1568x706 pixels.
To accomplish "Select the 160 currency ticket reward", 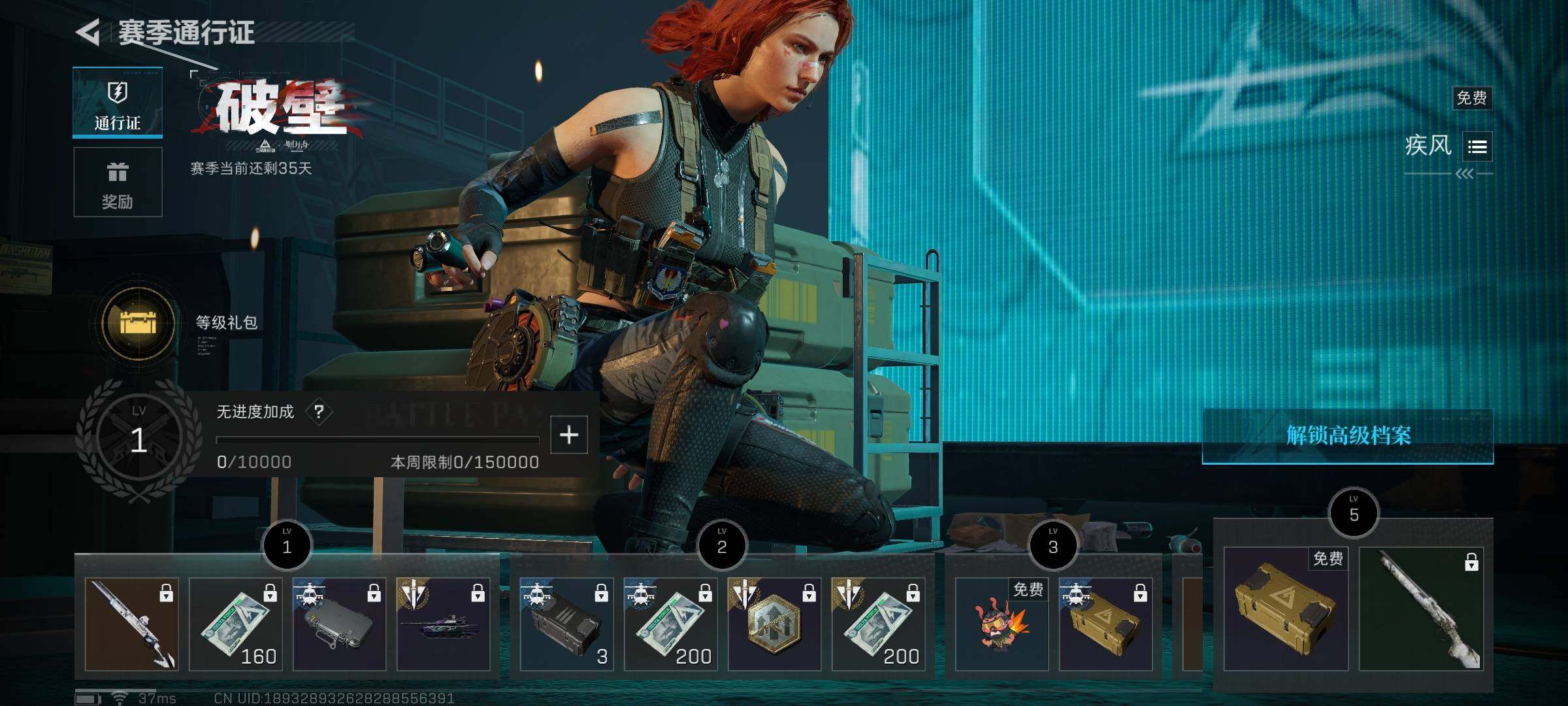I will (x=235, y=624).
